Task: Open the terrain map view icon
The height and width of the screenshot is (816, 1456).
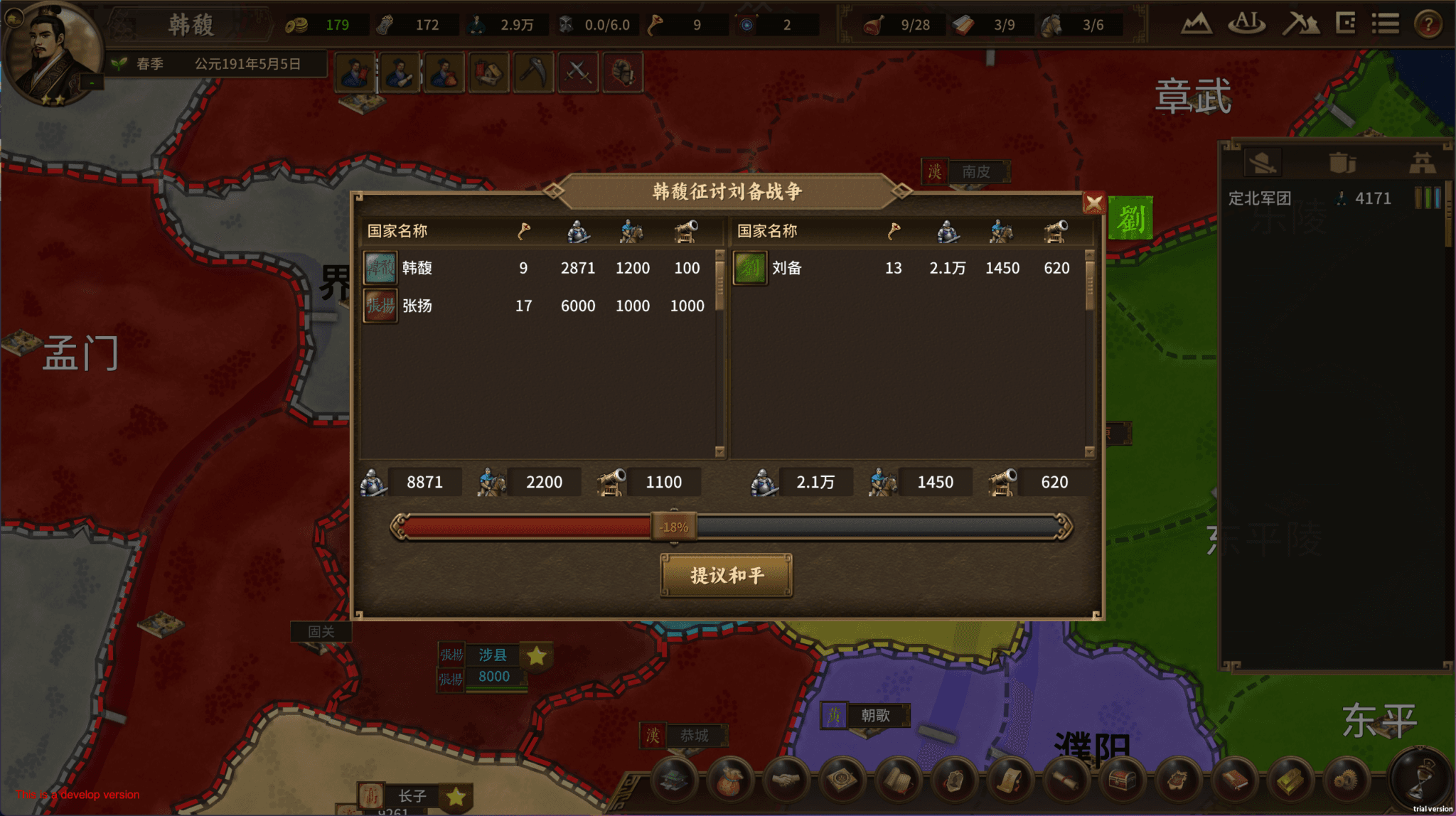Action: tap(1197, 23)
